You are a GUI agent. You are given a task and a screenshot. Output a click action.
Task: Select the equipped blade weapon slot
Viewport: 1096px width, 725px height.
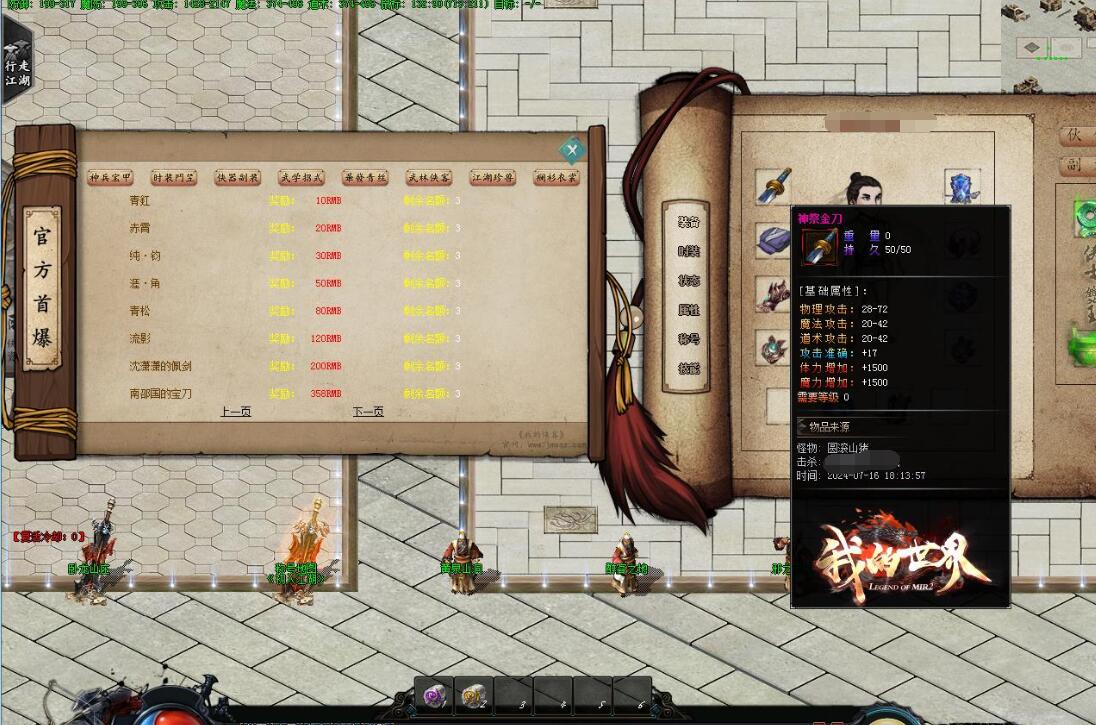773,186
